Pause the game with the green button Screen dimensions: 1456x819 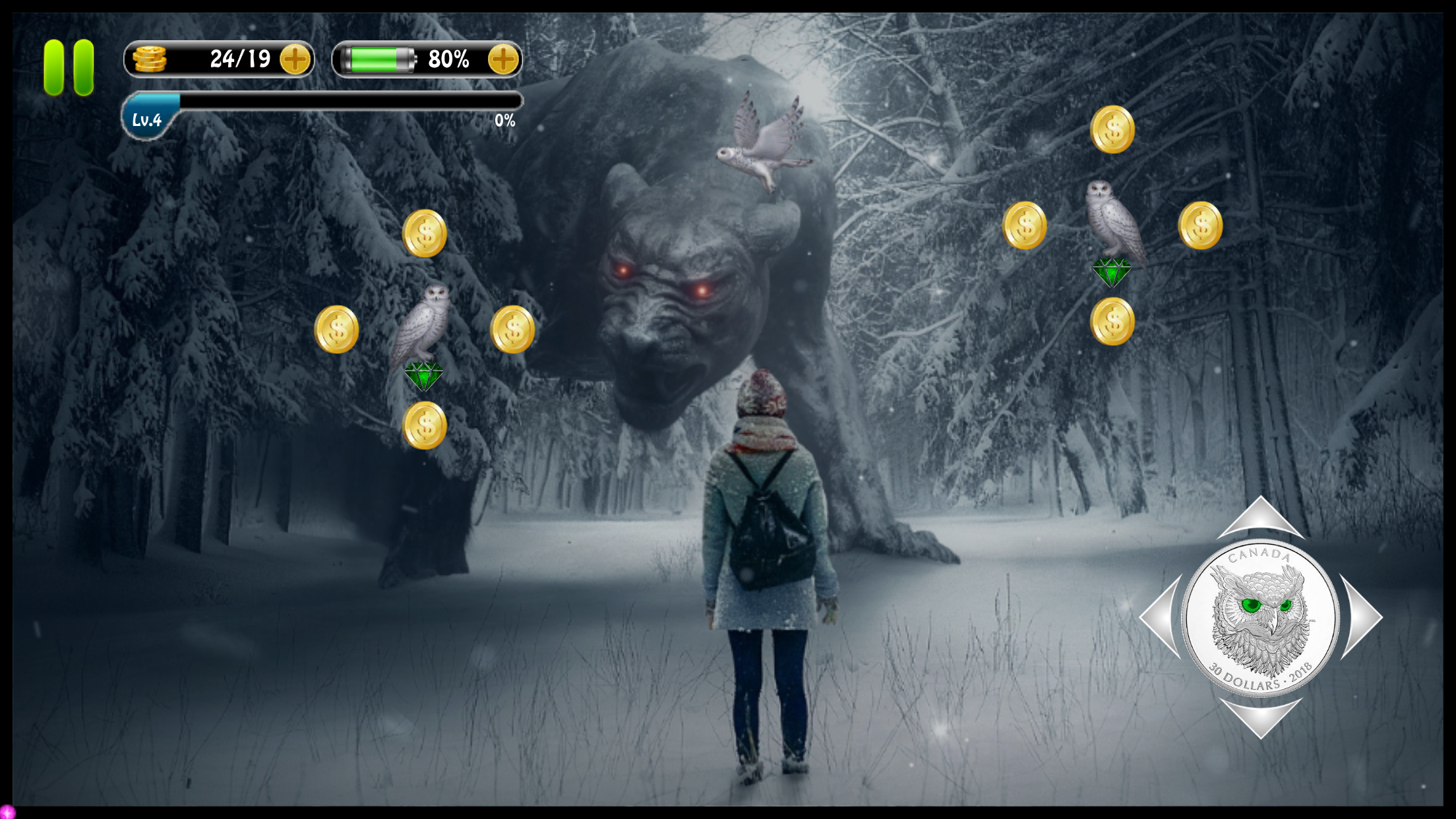69,67
